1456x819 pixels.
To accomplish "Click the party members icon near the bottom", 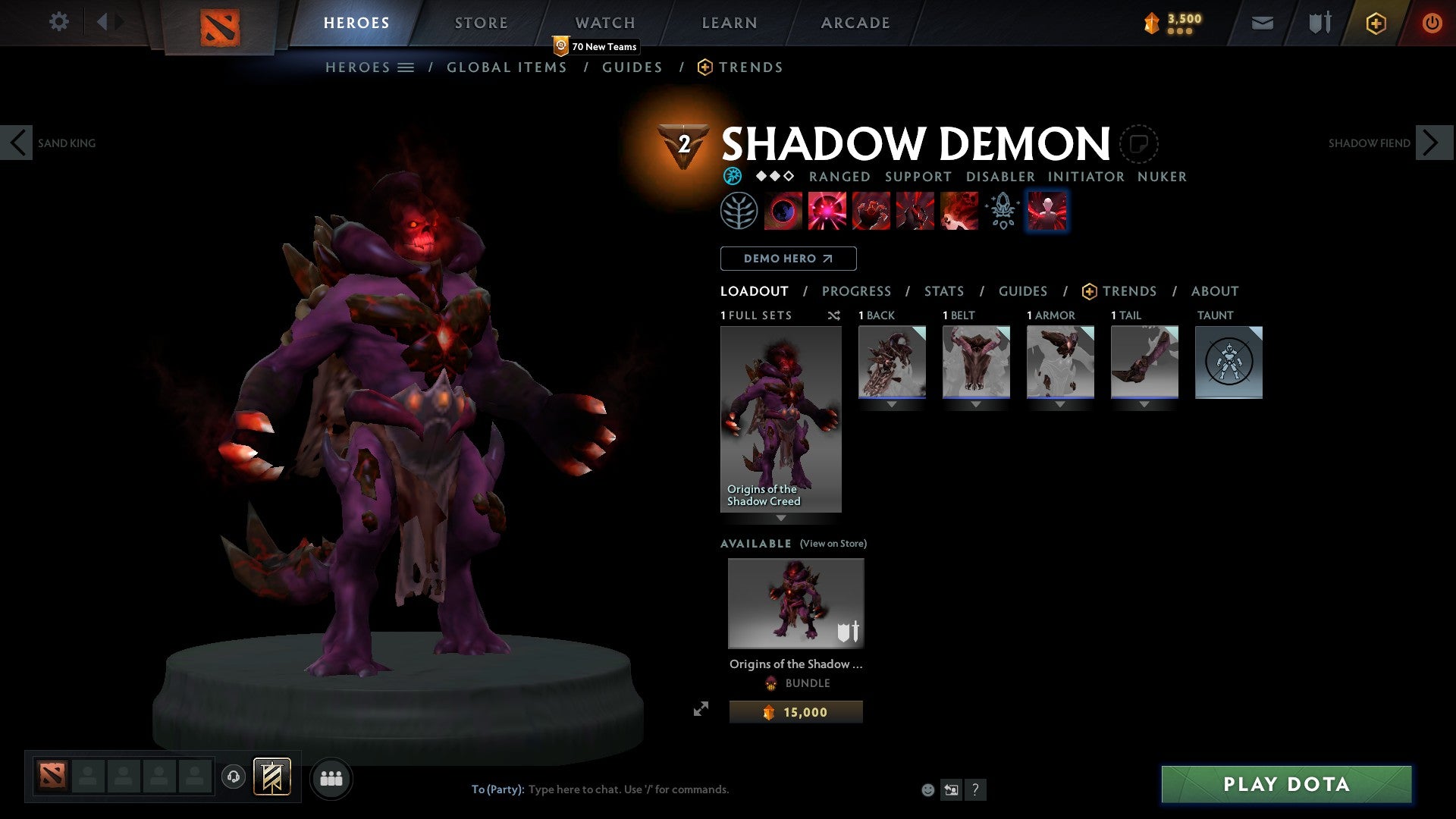I will pyautogui.click(x=331, y=777).
